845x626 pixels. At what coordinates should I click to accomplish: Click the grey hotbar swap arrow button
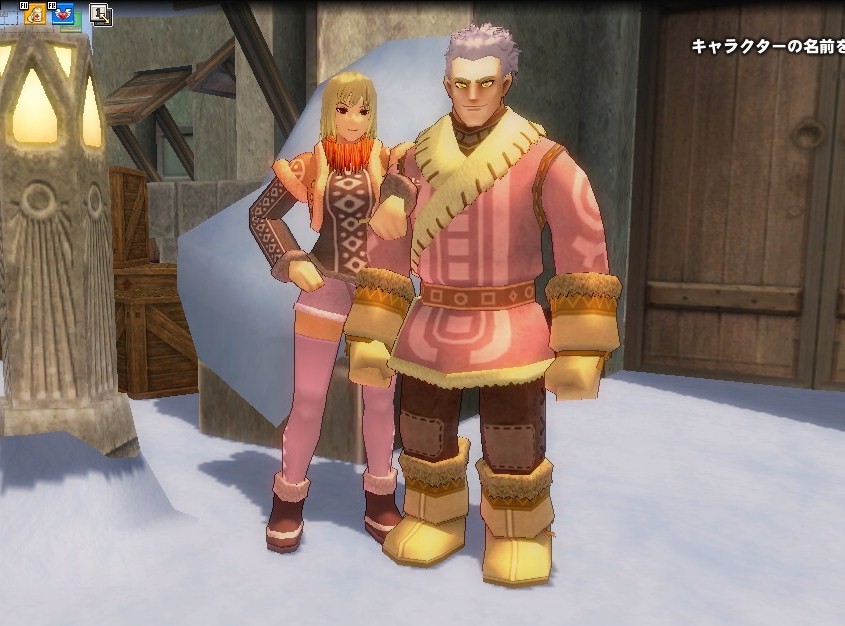point(100,14)
